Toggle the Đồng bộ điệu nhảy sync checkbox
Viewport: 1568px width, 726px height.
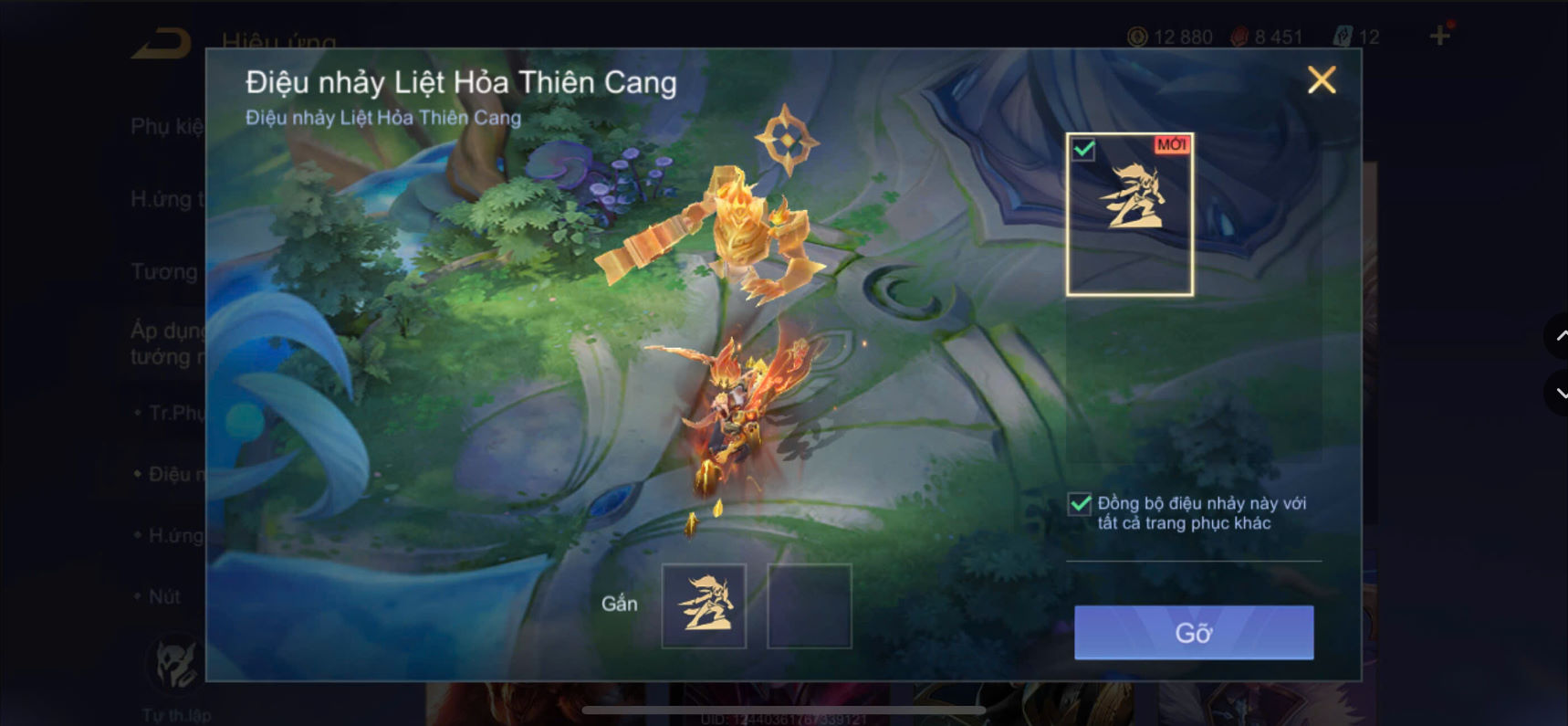1078,504
